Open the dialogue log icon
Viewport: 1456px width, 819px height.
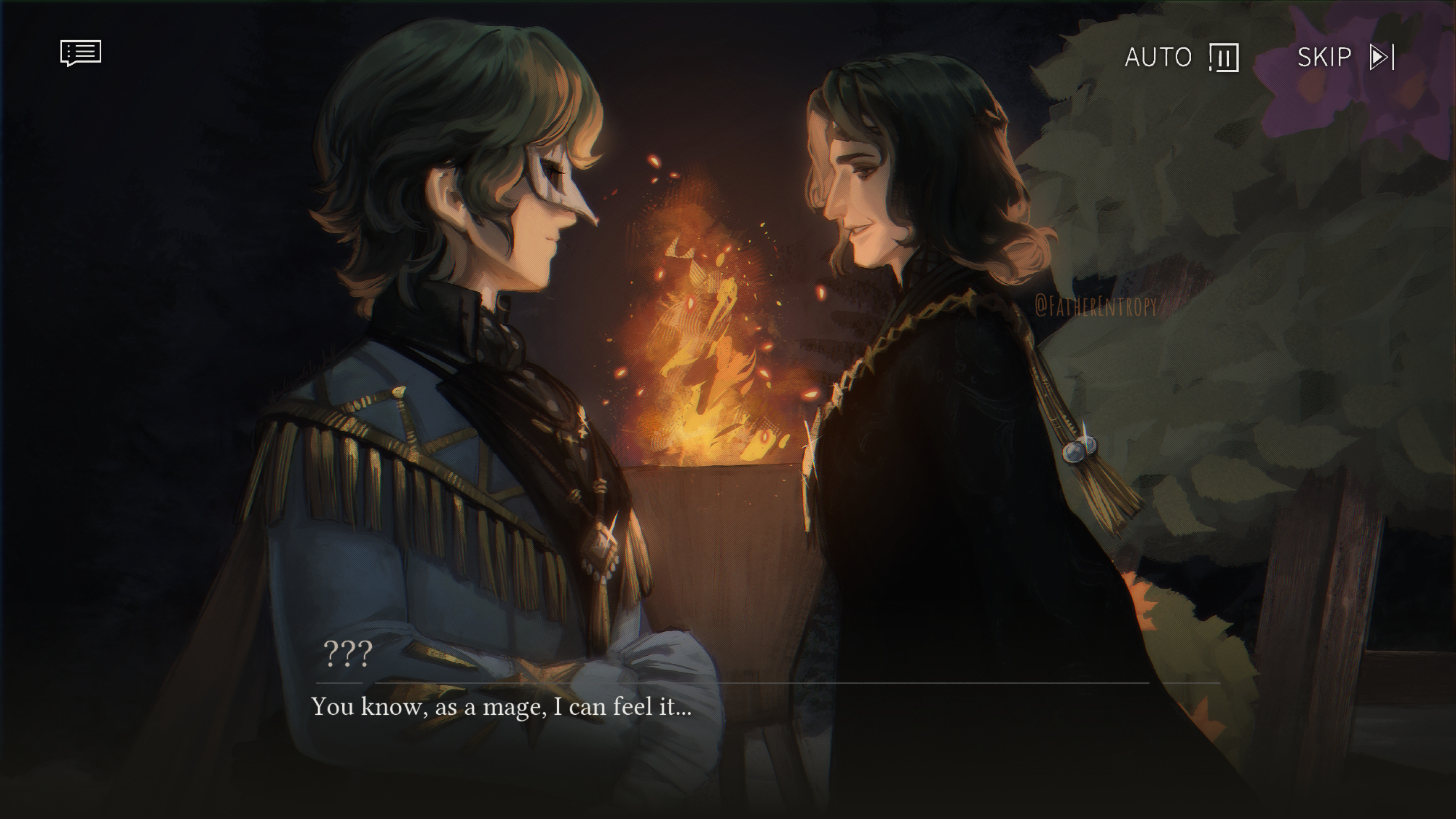click(80, 54)
